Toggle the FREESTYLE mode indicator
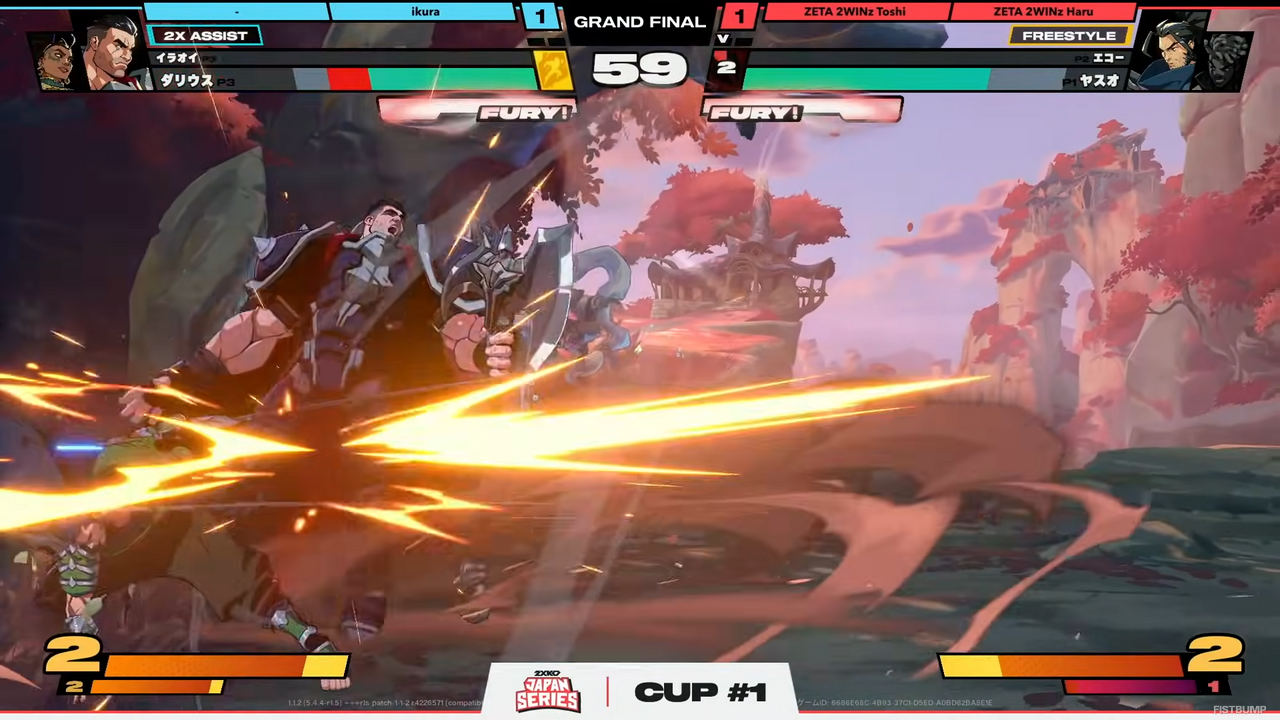 [x=1069, y=35]
